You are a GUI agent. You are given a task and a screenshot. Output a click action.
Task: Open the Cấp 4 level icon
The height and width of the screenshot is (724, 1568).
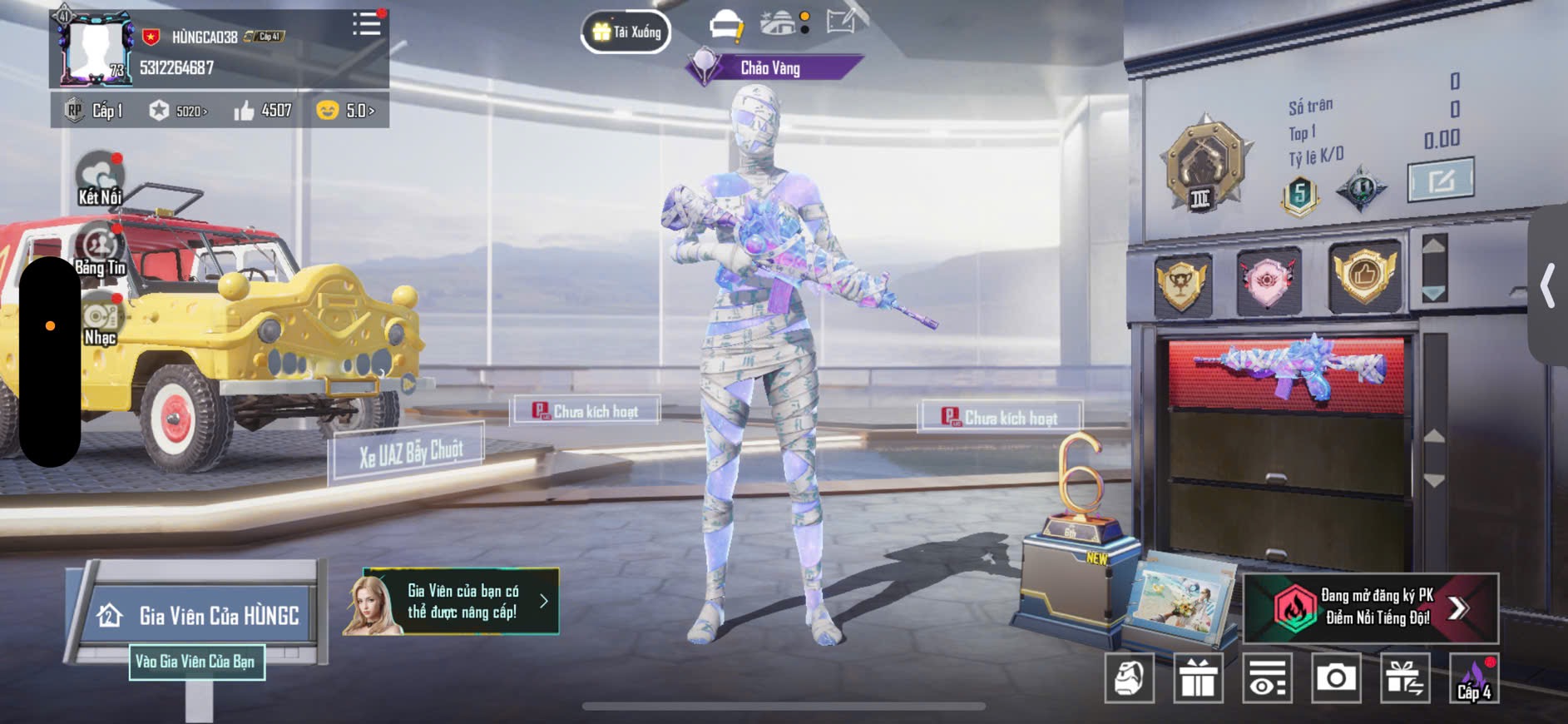(1474, 678)
